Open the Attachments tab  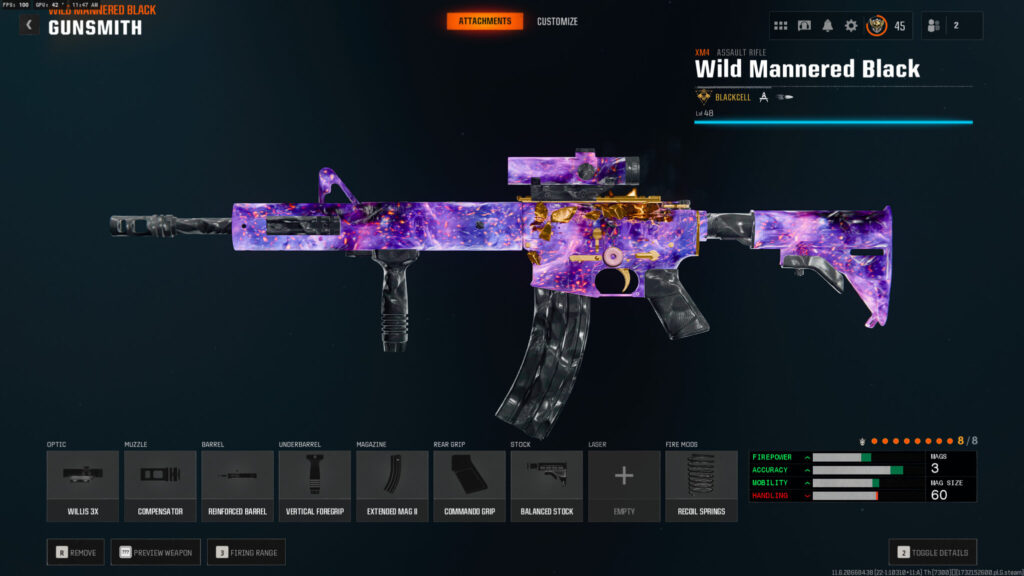tap(484, 21)
